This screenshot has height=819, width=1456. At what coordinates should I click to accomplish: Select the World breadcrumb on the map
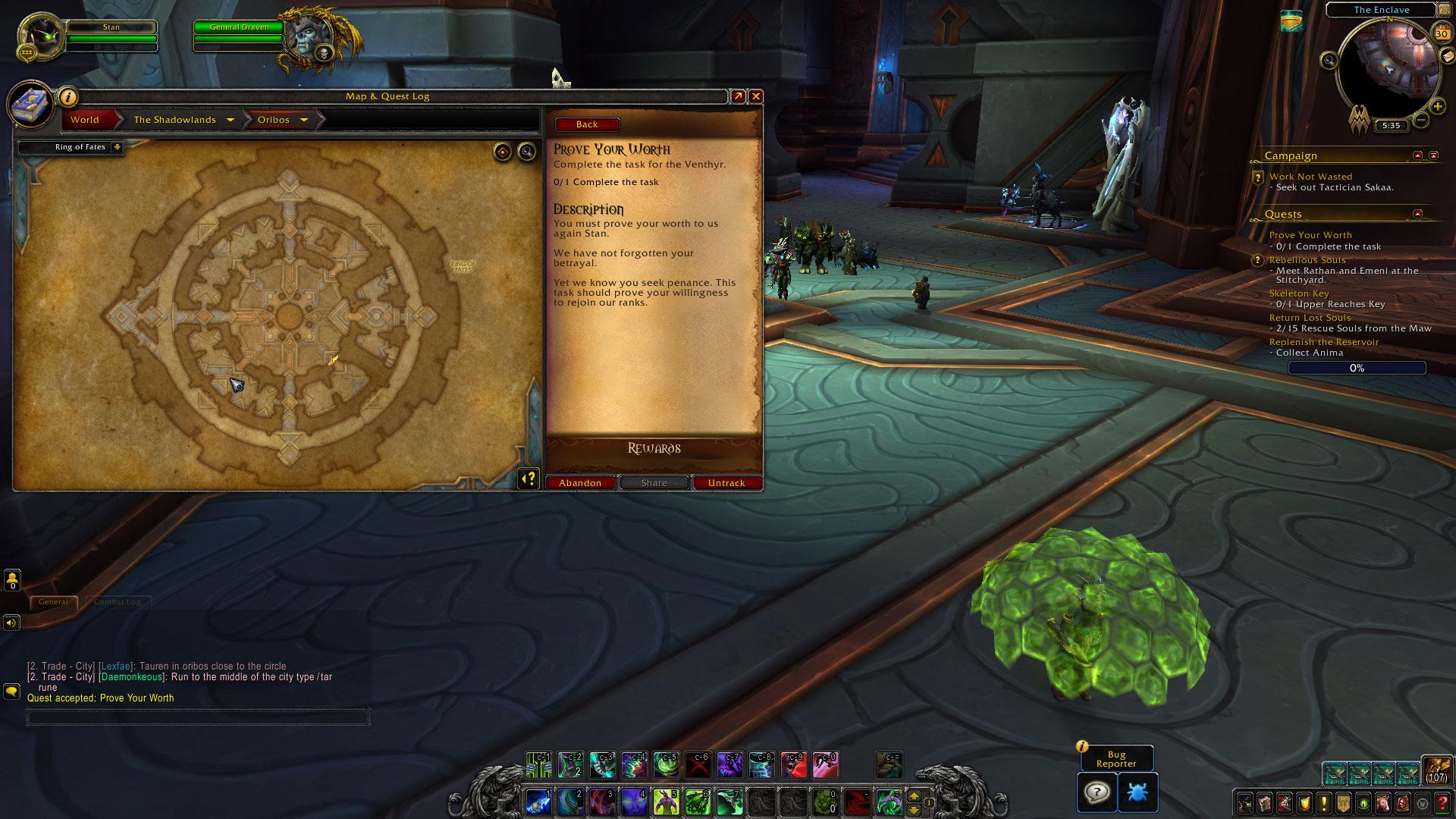[x=85, y=120]
